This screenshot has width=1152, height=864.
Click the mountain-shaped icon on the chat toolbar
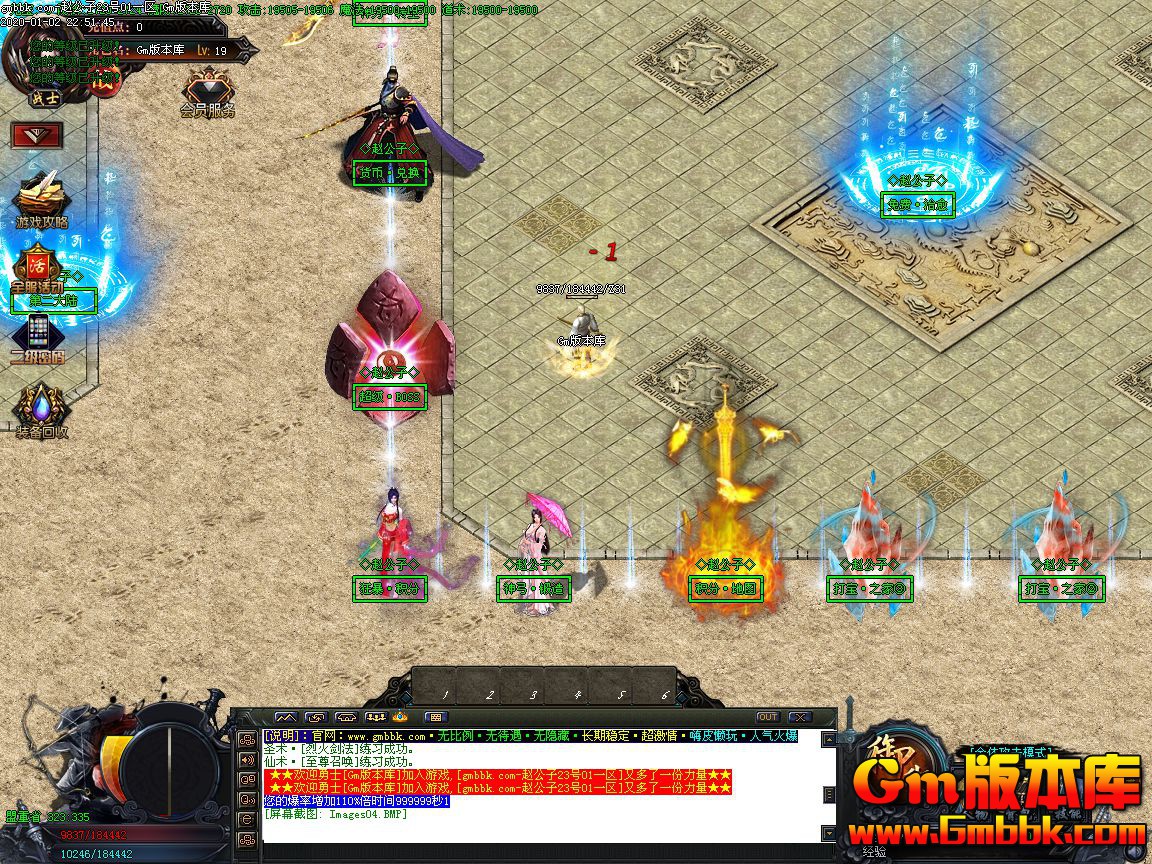(286, 717)
